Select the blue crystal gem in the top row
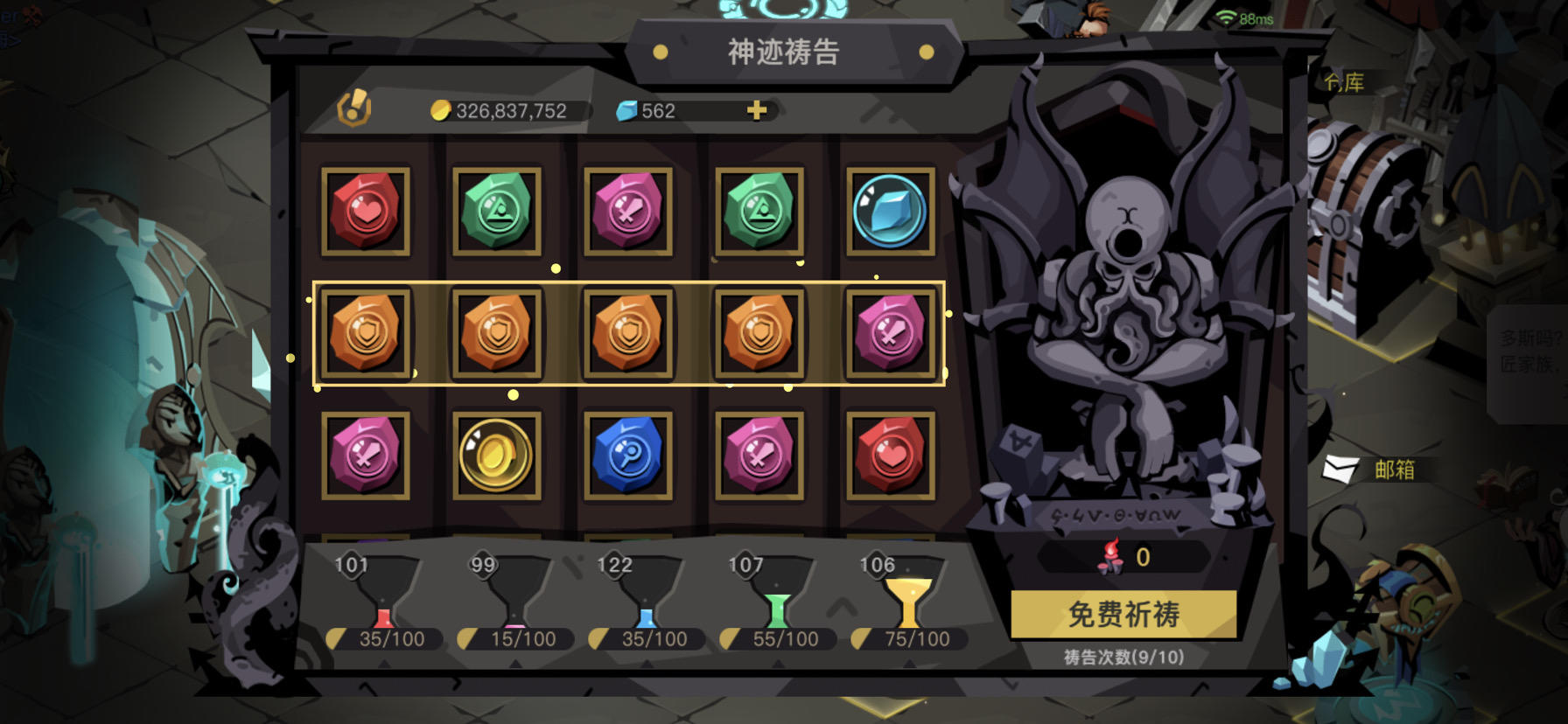Screen dimensions: 1568x724 click(891, 210)
